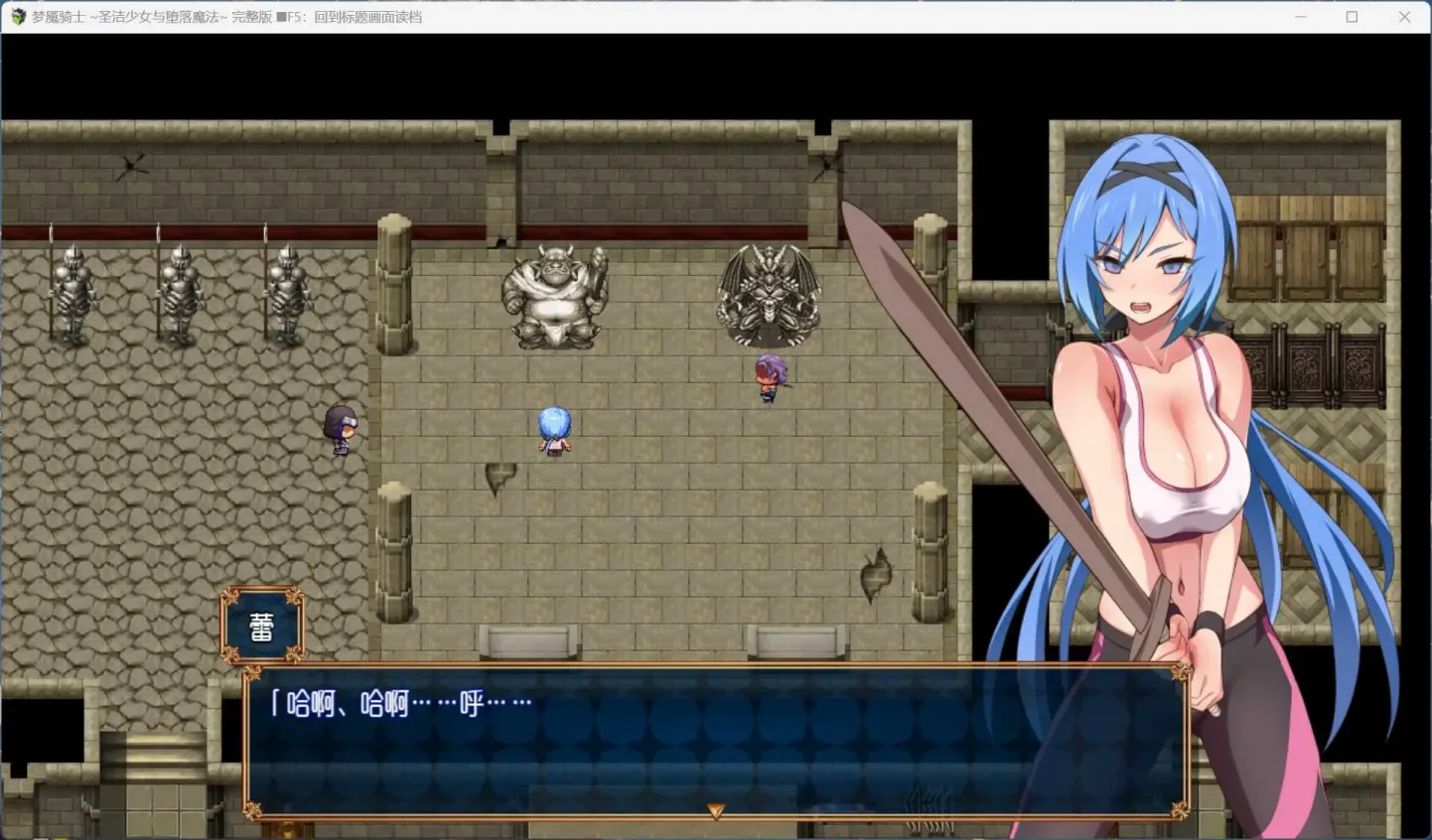Click the crack mark on the floor tile
Viewport: 1432px width, 840px height.
[497, 480]
